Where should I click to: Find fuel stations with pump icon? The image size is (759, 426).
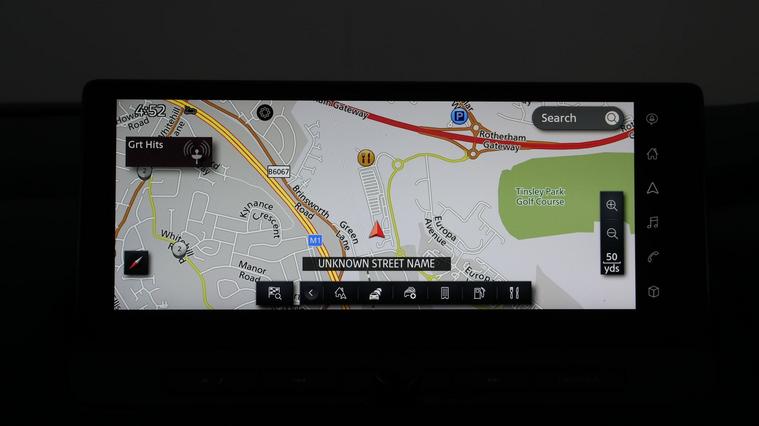click(x=479, y=293)
